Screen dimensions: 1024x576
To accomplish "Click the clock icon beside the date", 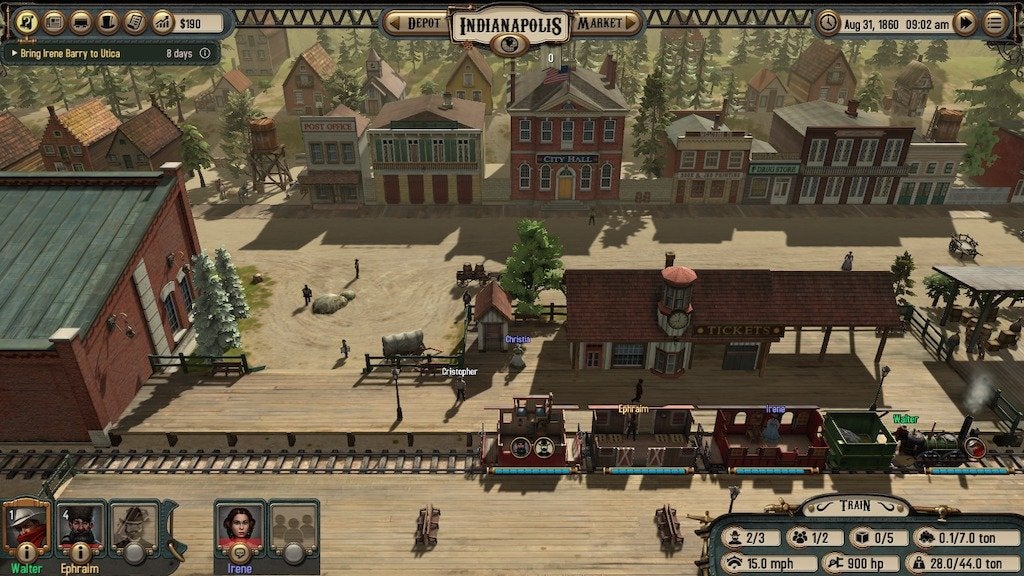I will coord(828,22).
